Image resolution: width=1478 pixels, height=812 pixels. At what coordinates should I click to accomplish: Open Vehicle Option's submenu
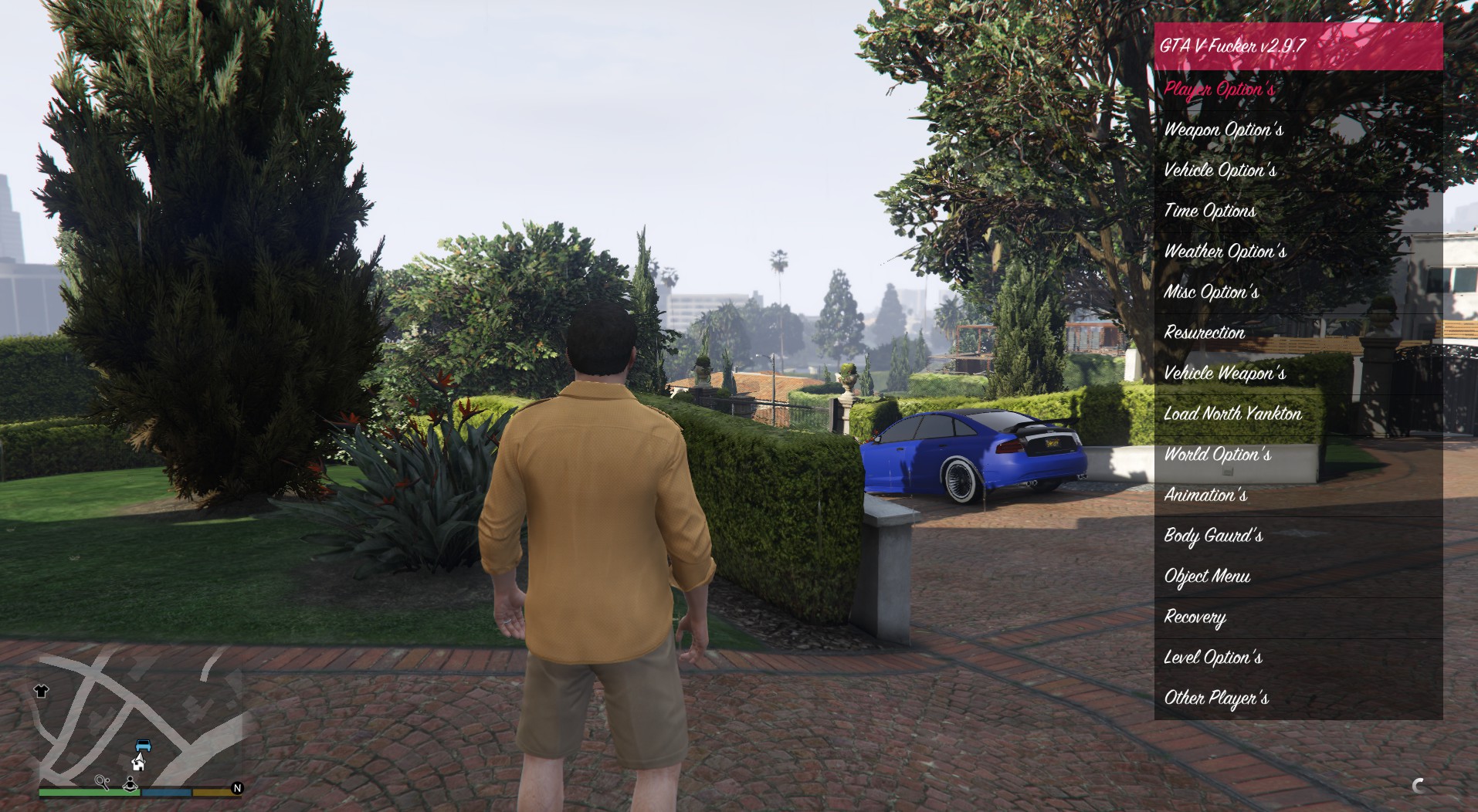[x=1220, y=171]
